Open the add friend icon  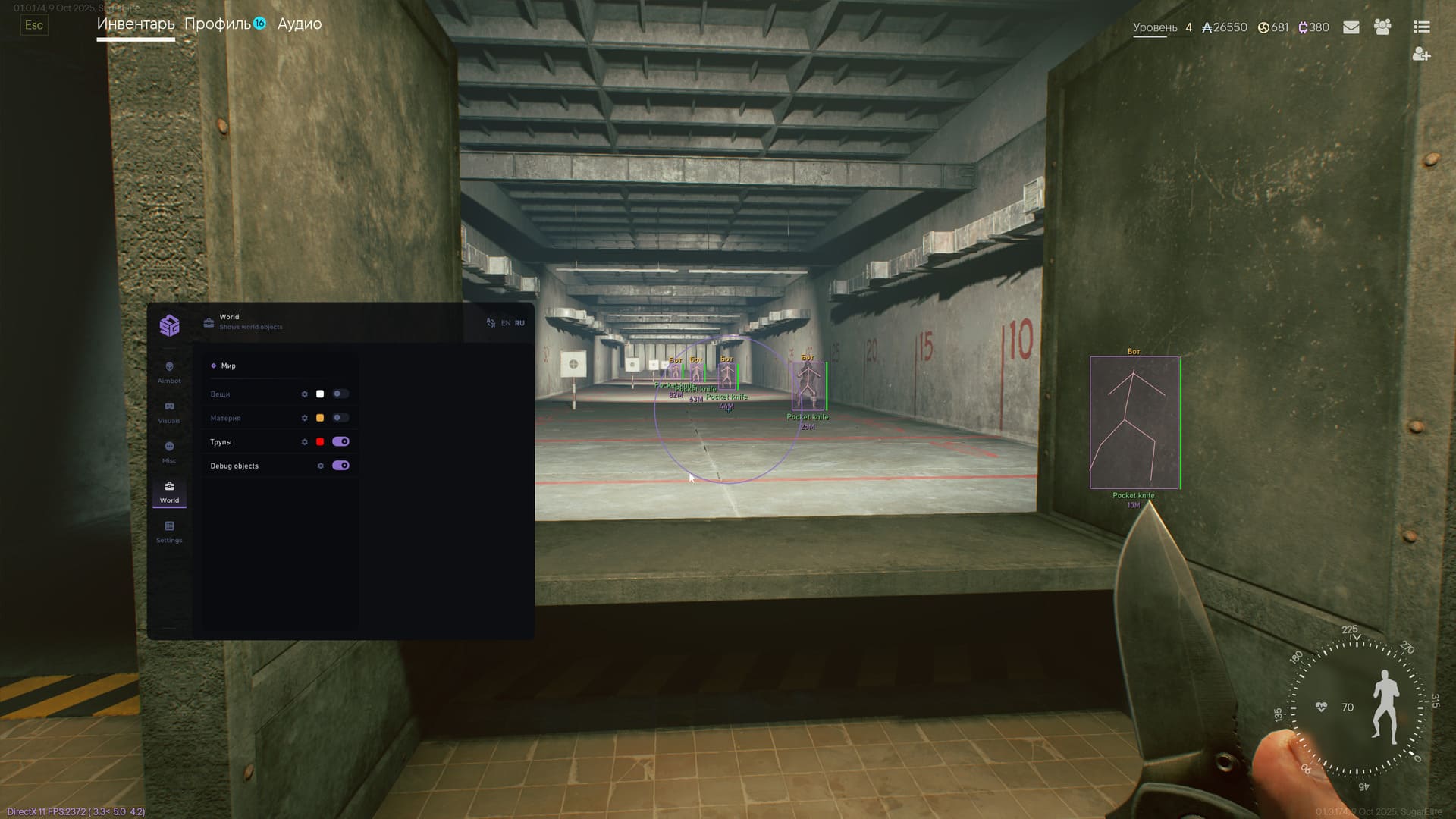point(1421,53)
